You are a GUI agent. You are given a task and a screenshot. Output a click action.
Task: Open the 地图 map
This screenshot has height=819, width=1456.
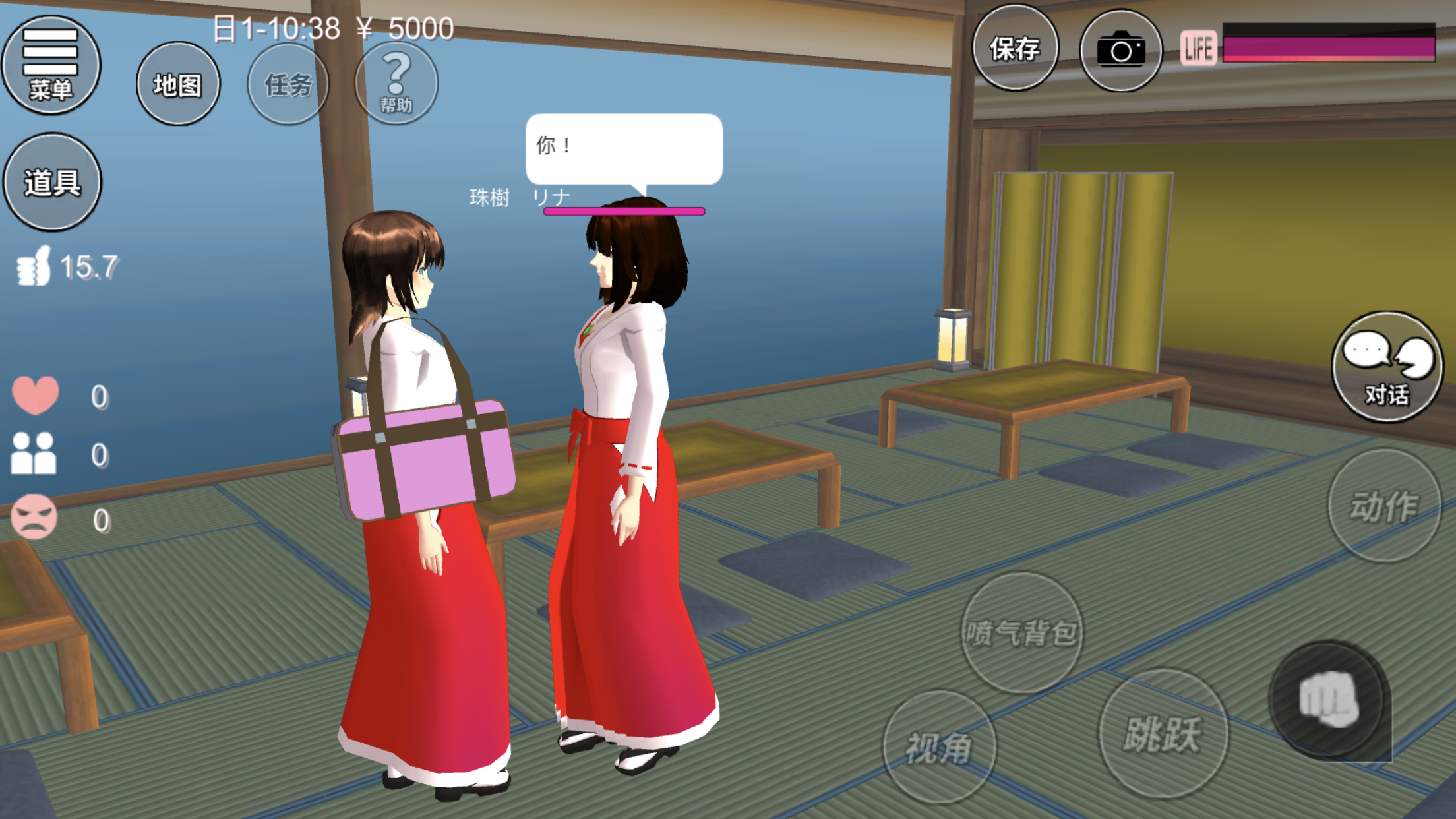click(178, 84)
